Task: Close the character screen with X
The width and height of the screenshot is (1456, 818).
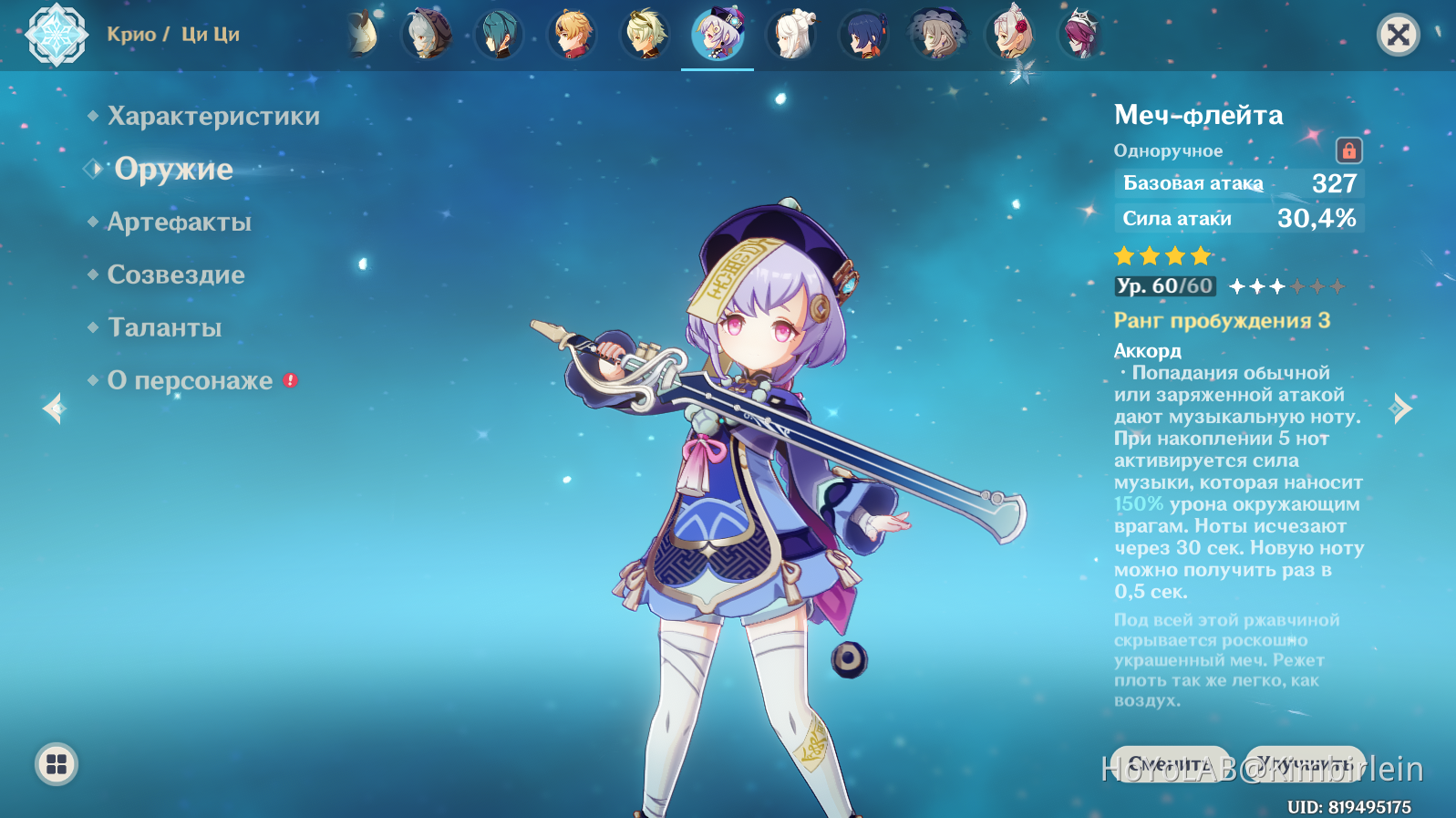Action: point(1398,36)
